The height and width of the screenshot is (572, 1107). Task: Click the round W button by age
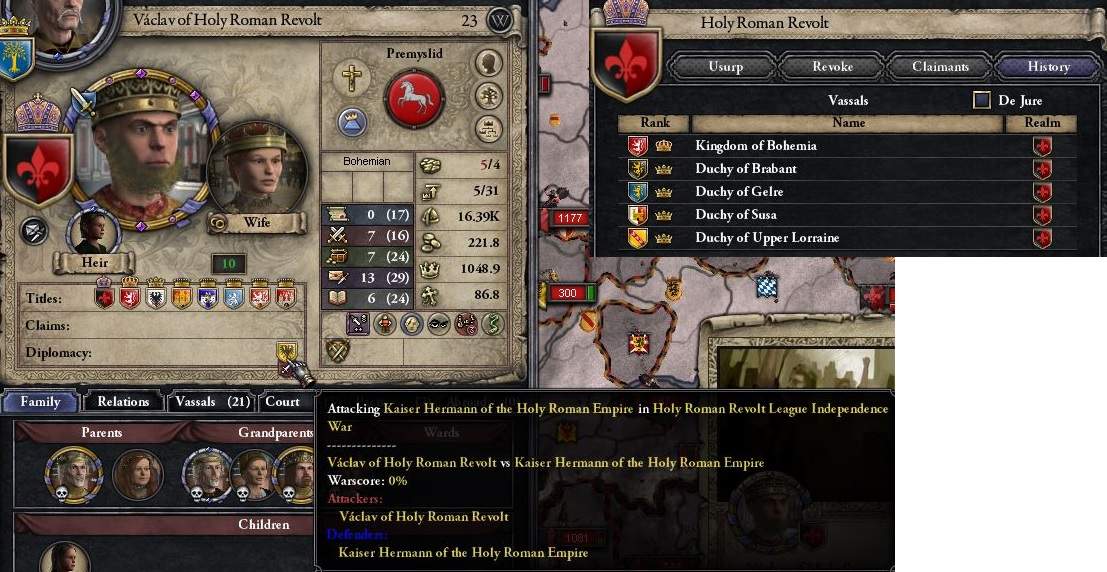499,20
